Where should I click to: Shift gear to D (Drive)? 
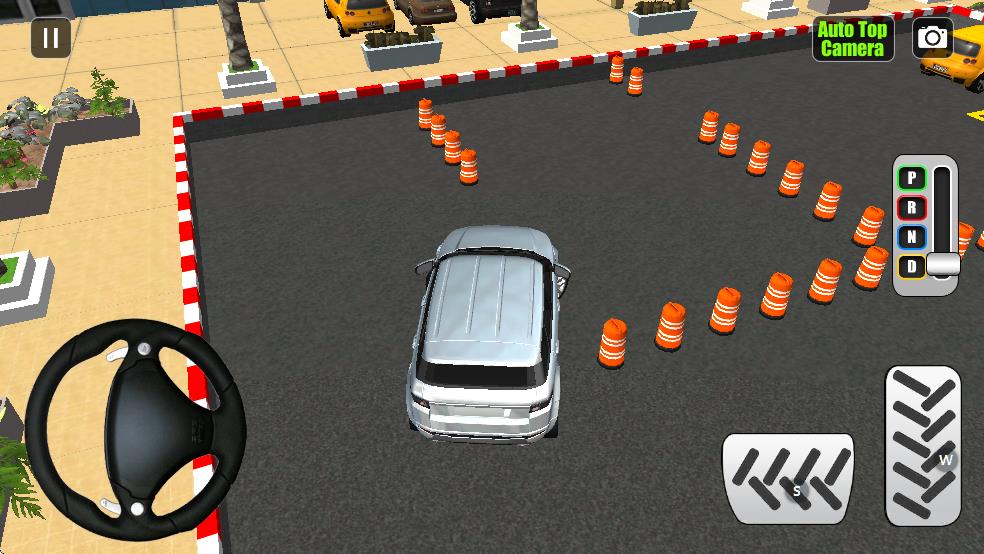(911, 266)
